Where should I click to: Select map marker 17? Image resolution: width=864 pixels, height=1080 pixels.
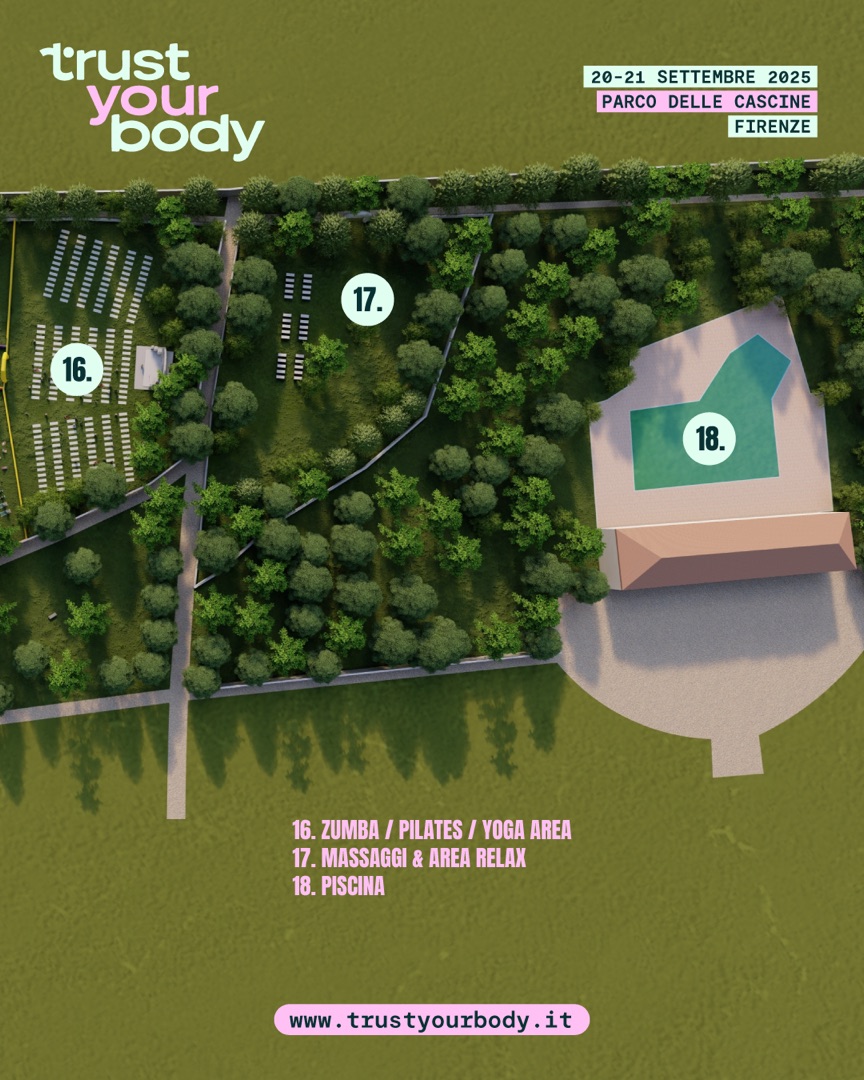[x=368, y=299]
